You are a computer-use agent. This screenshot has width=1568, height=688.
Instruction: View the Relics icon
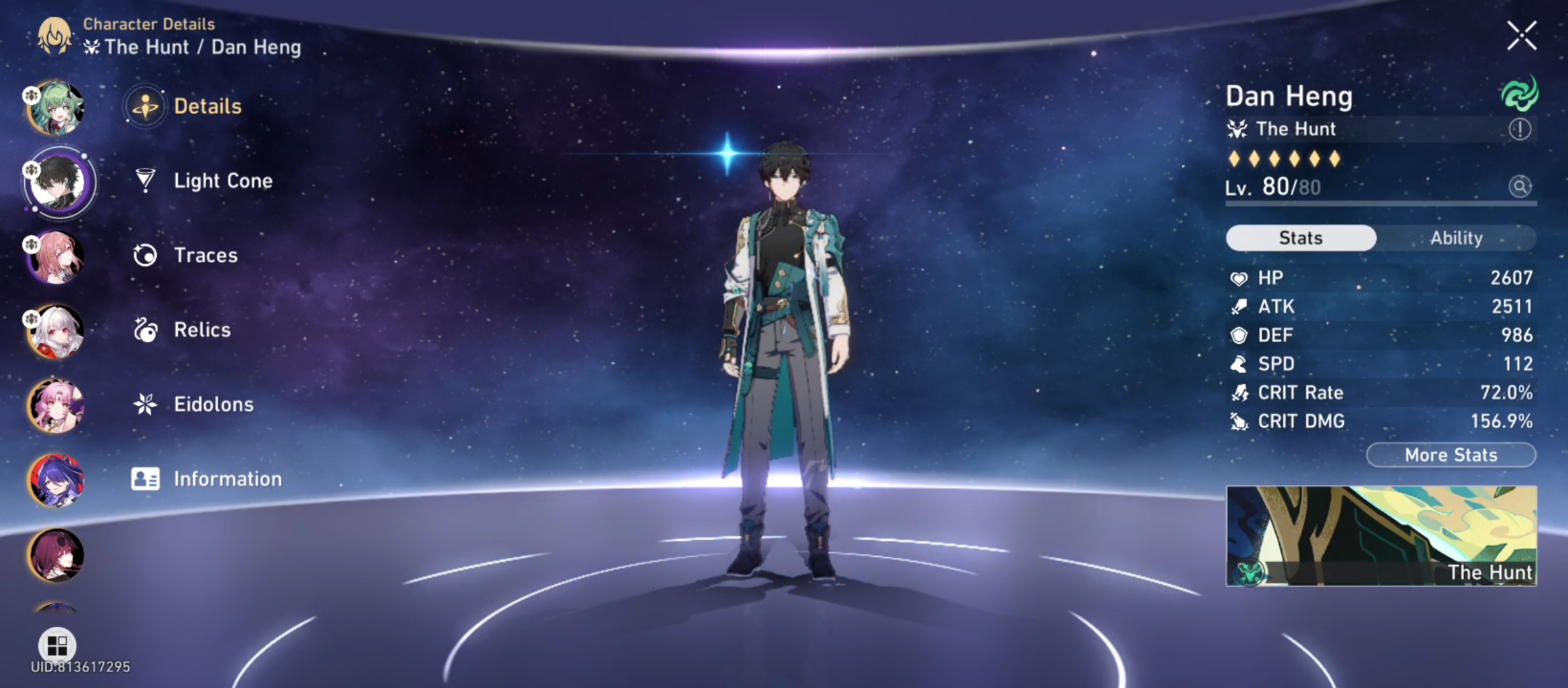tap(145, 330)
